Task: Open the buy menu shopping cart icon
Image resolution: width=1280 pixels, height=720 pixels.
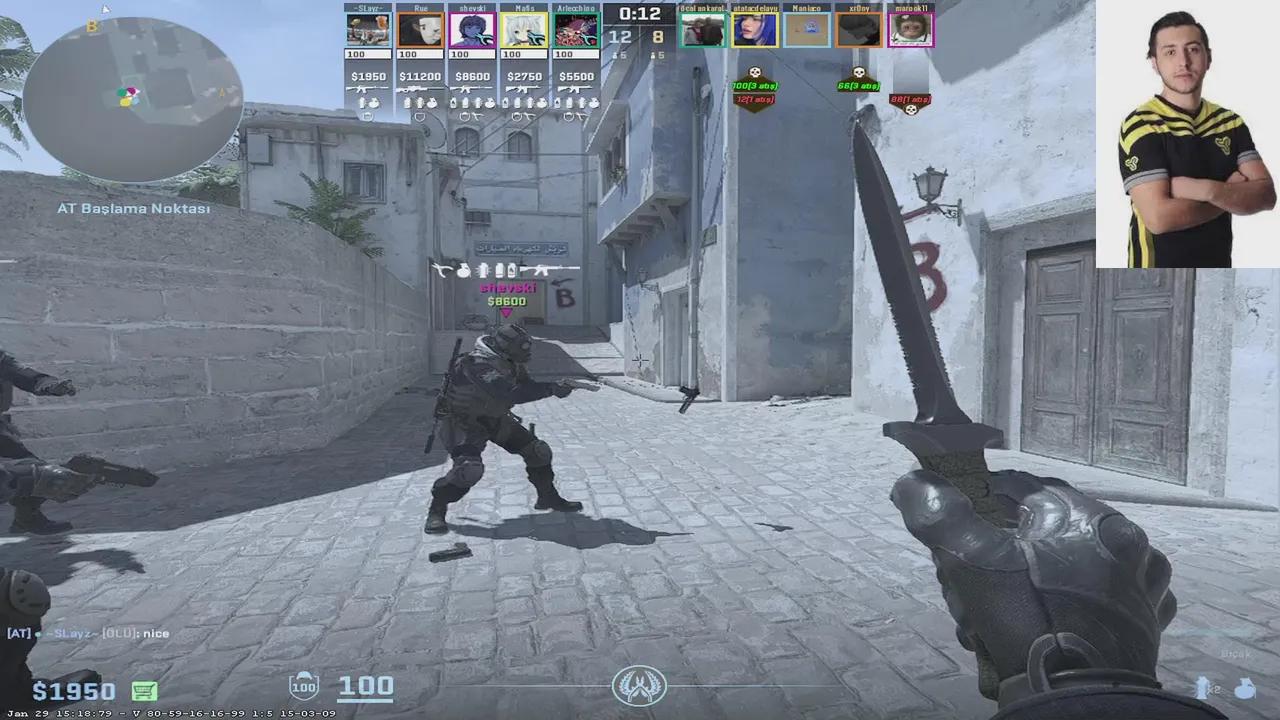Action: coord(144,691)
